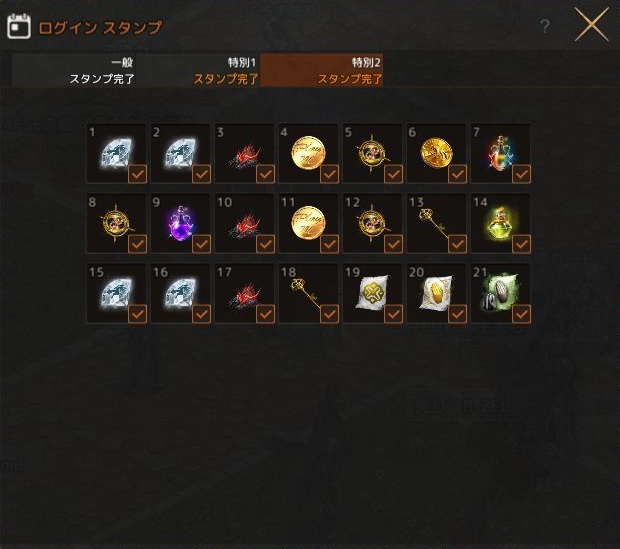Image resolution: width=620 pixels, height=549 pixels.
Task: Close the login stamp window
Action: point(591,26)
